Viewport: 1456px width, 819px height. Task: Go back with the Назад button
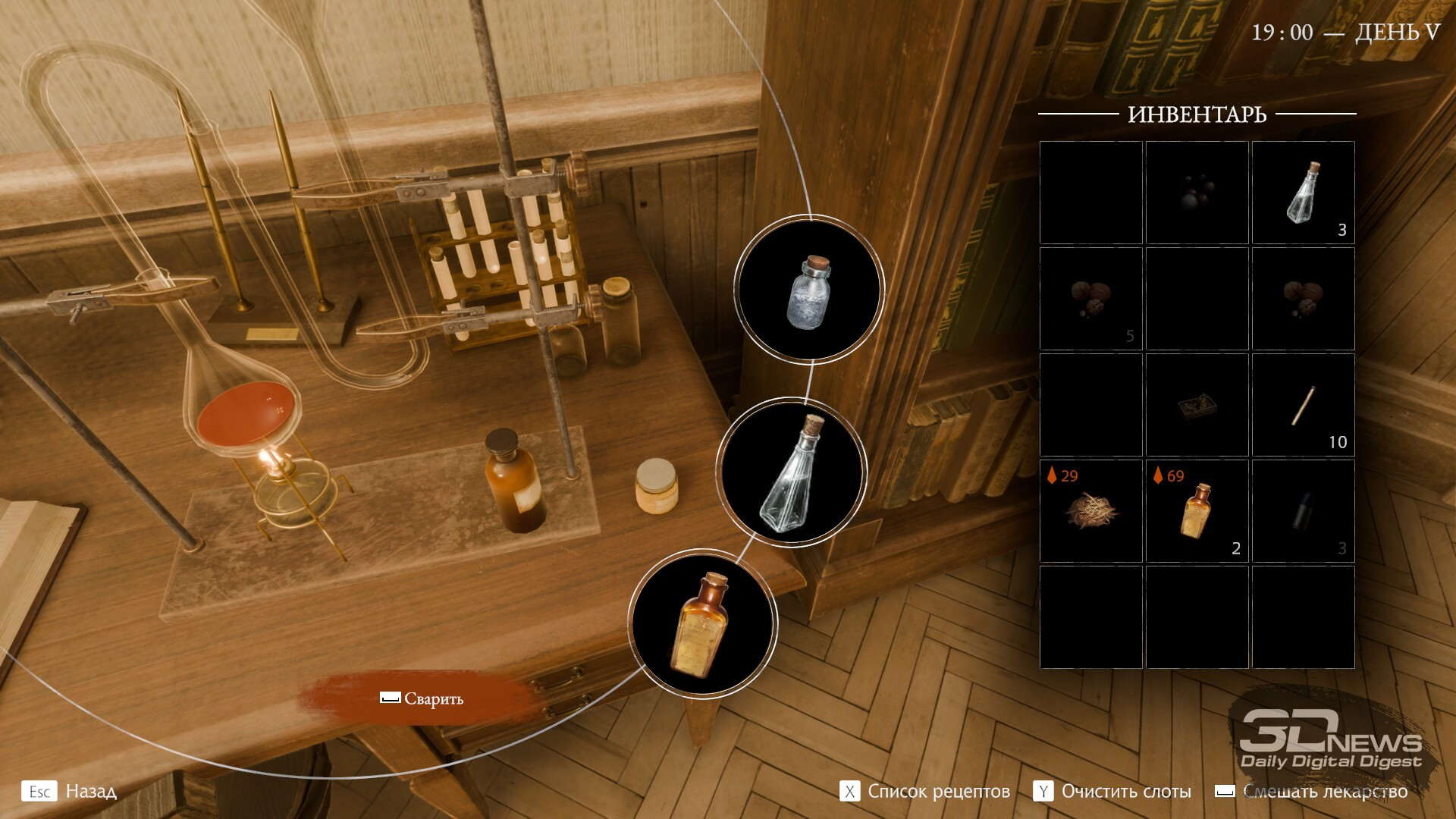[x=70, y=792]
